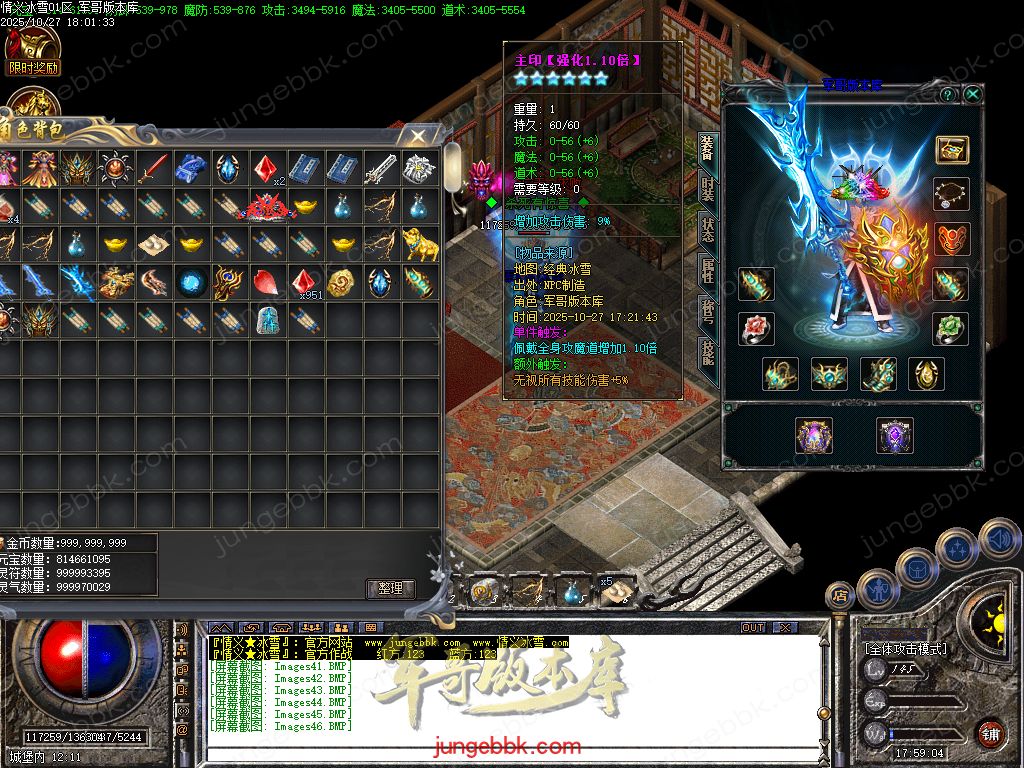Click the red 铺 stall button
Viewport: 1024px width, 768px height.
coord(989,734)
